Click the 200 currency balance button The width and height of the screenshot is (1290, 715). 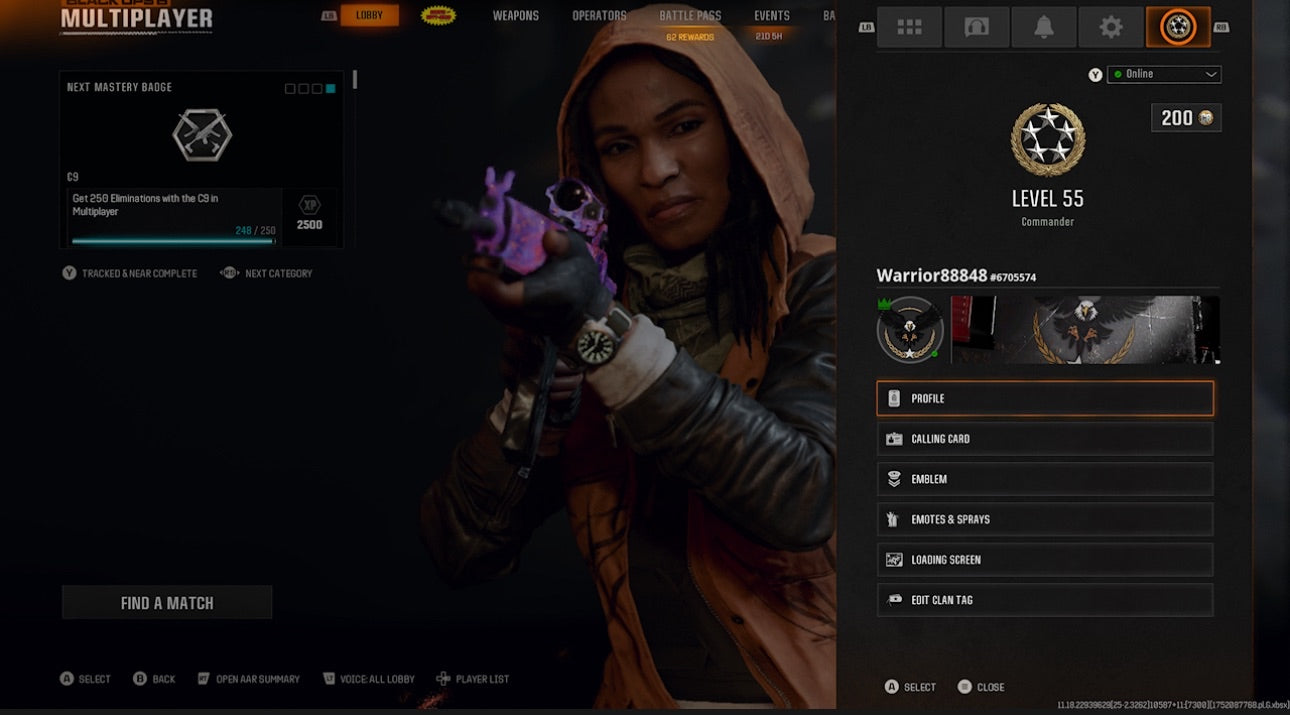tap(1186, 118)
